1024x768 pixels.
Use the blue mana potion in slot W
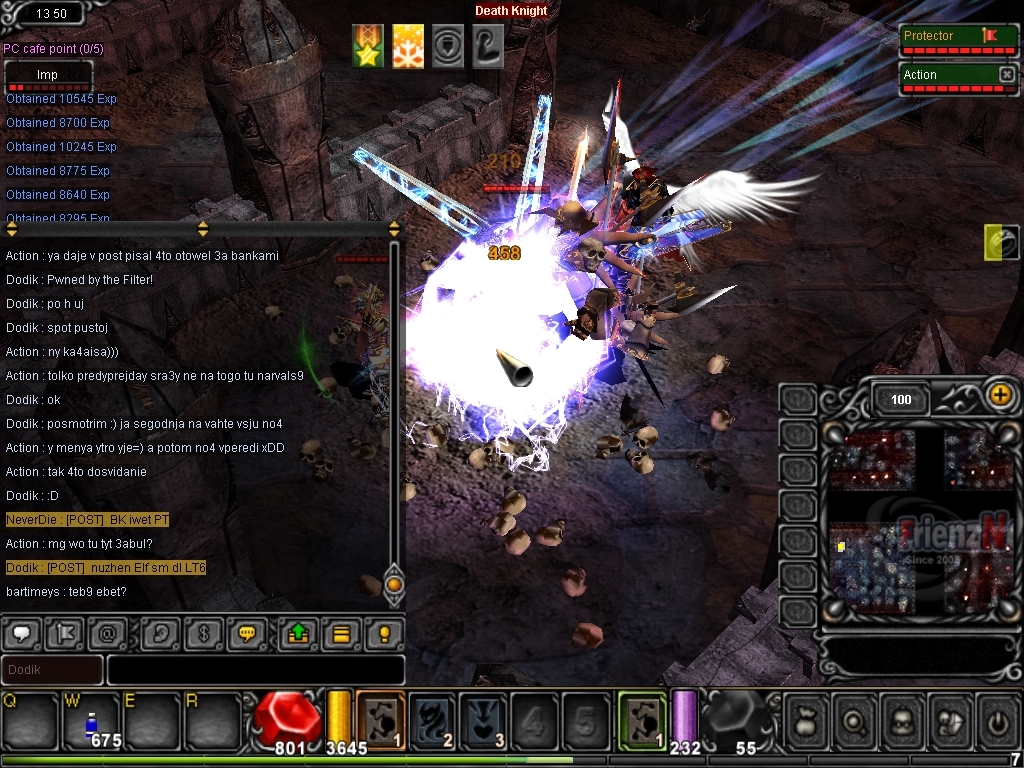pos(91,720)
